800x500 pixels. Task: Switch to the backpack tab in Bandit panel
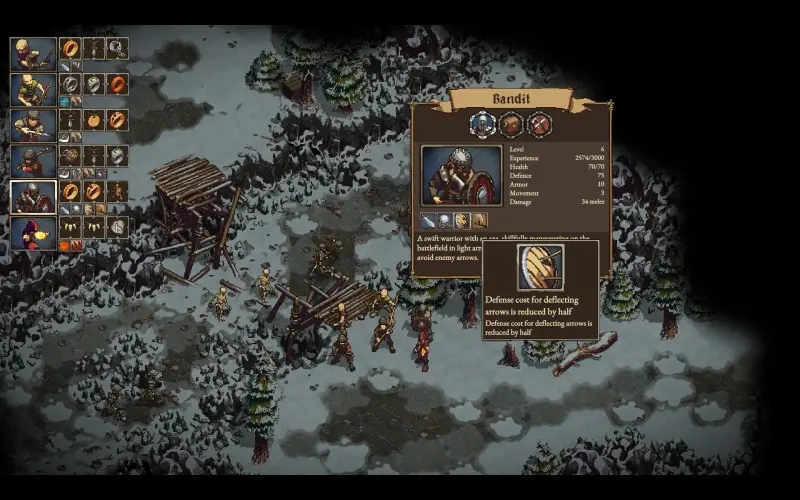click(511, 124)
